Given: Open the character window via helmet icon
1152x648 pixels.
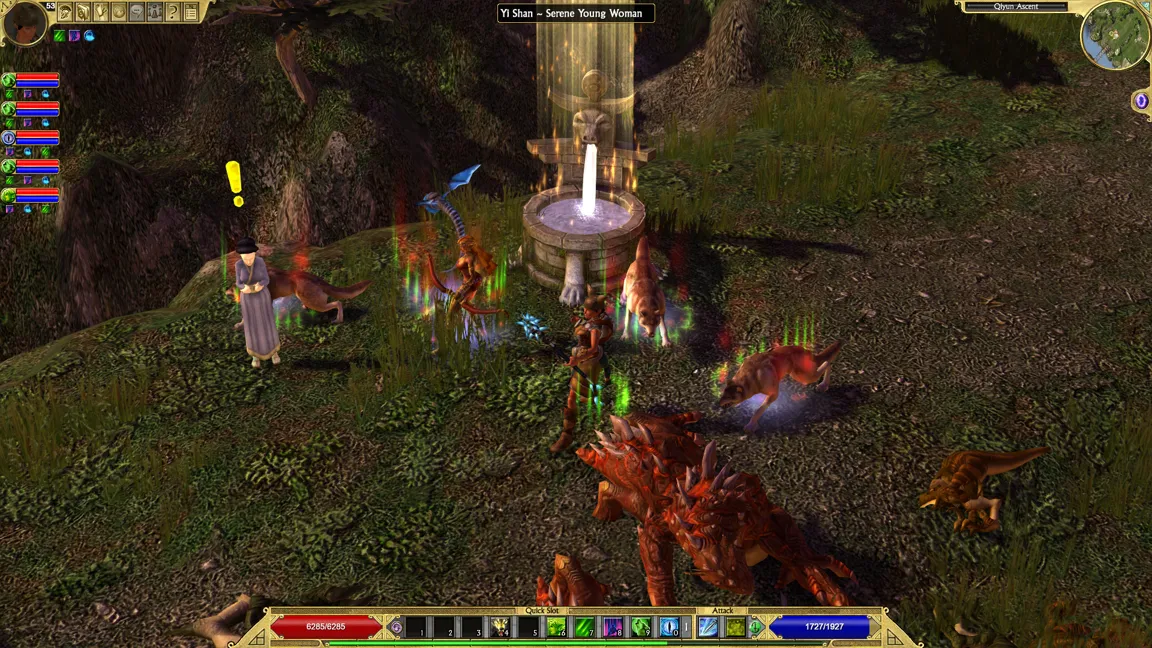Looking at the screenshot, I should (x=64, y=12).
